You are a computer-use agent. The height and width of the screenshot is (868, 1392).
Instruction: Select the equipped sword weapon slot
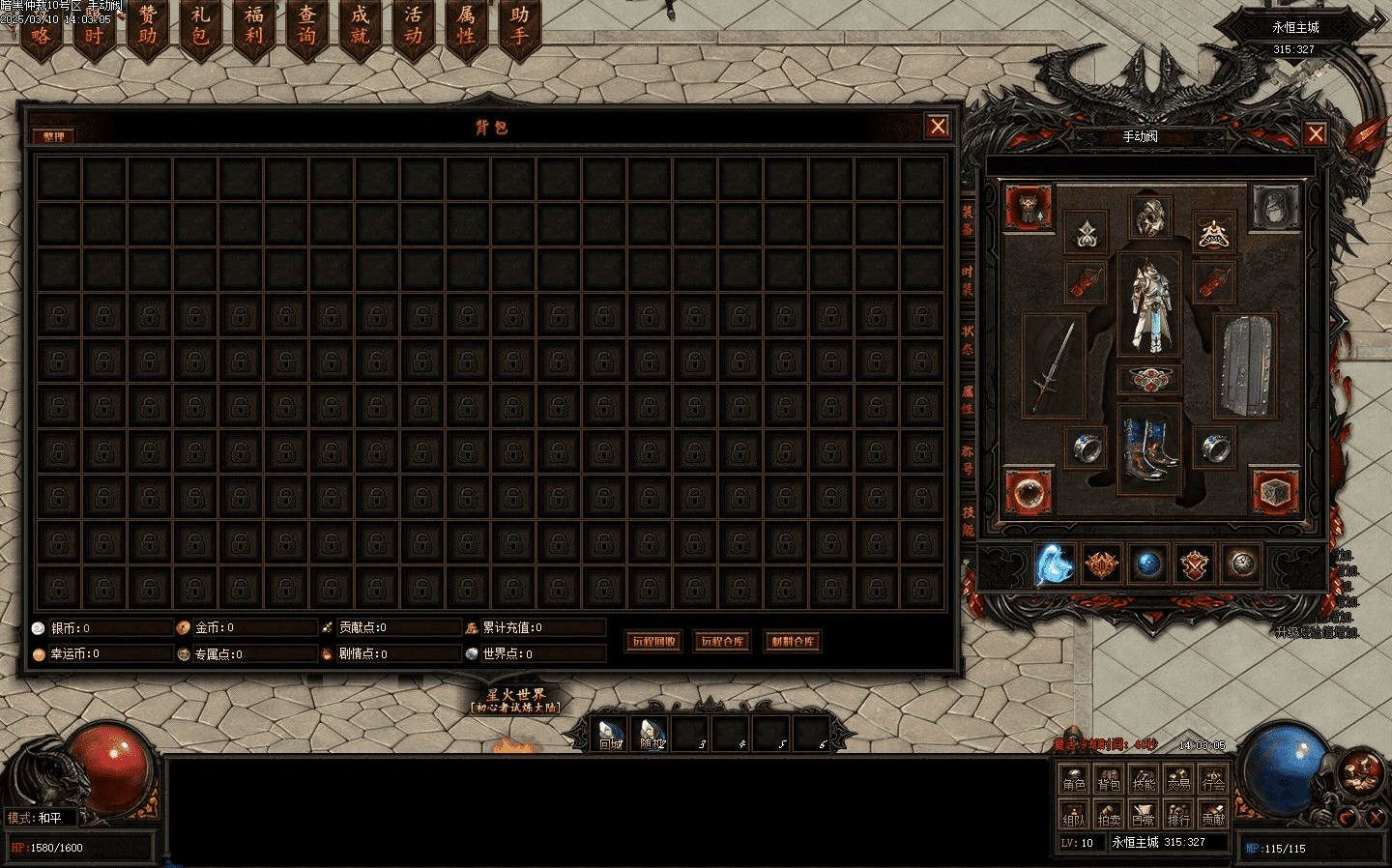(1053, 365)
